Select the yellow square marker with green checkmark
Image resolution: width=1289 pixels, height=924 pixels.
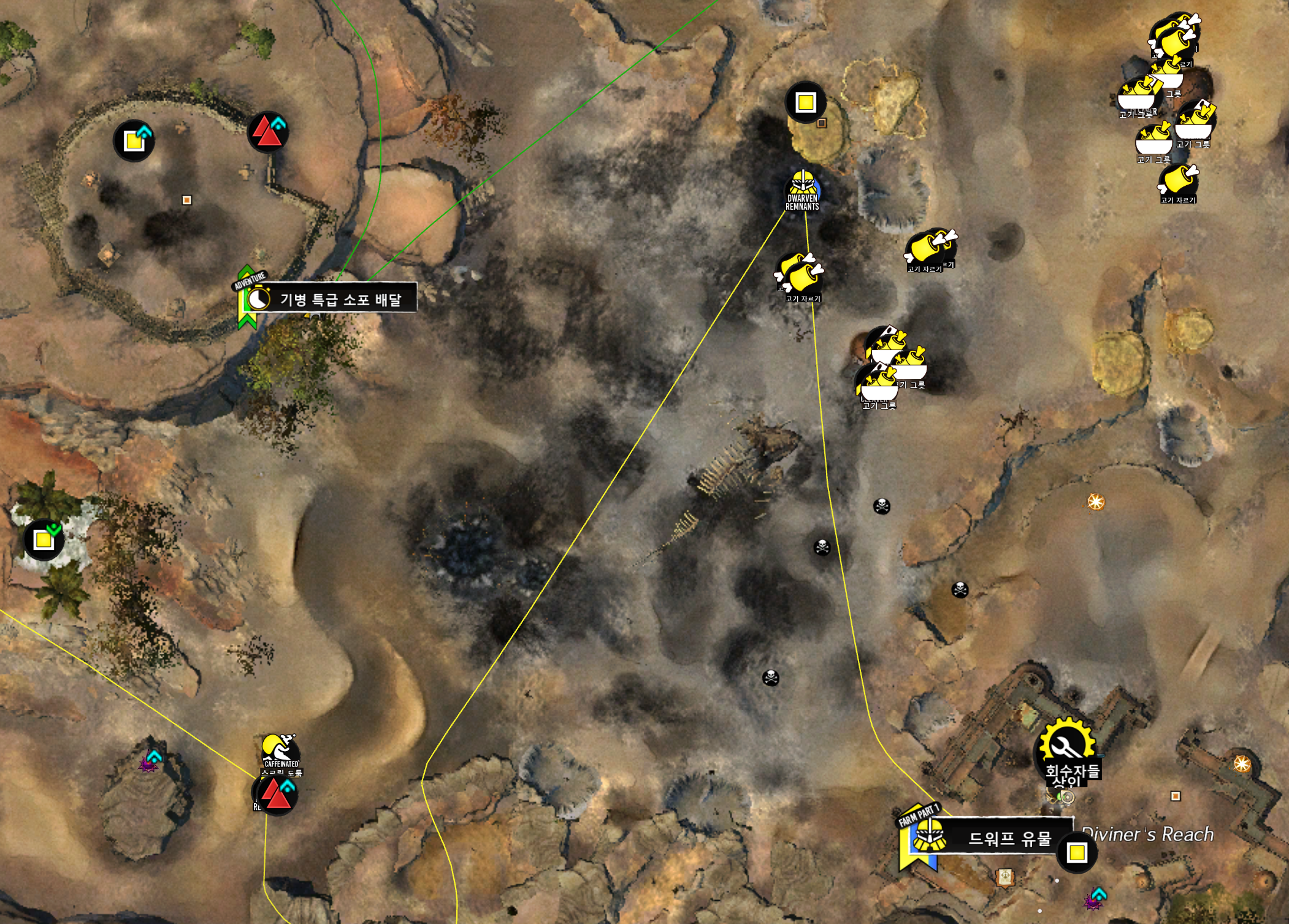click(x=44, y=540)
